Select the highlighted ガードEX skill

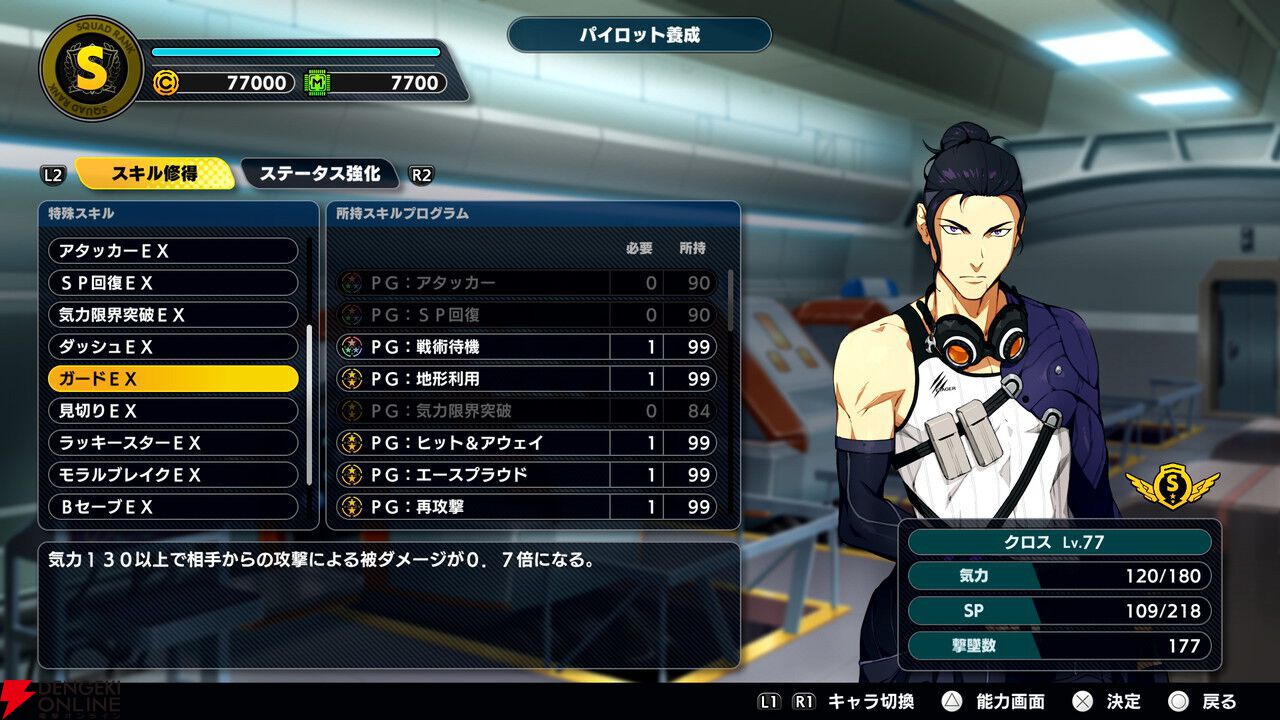[173, 379]
